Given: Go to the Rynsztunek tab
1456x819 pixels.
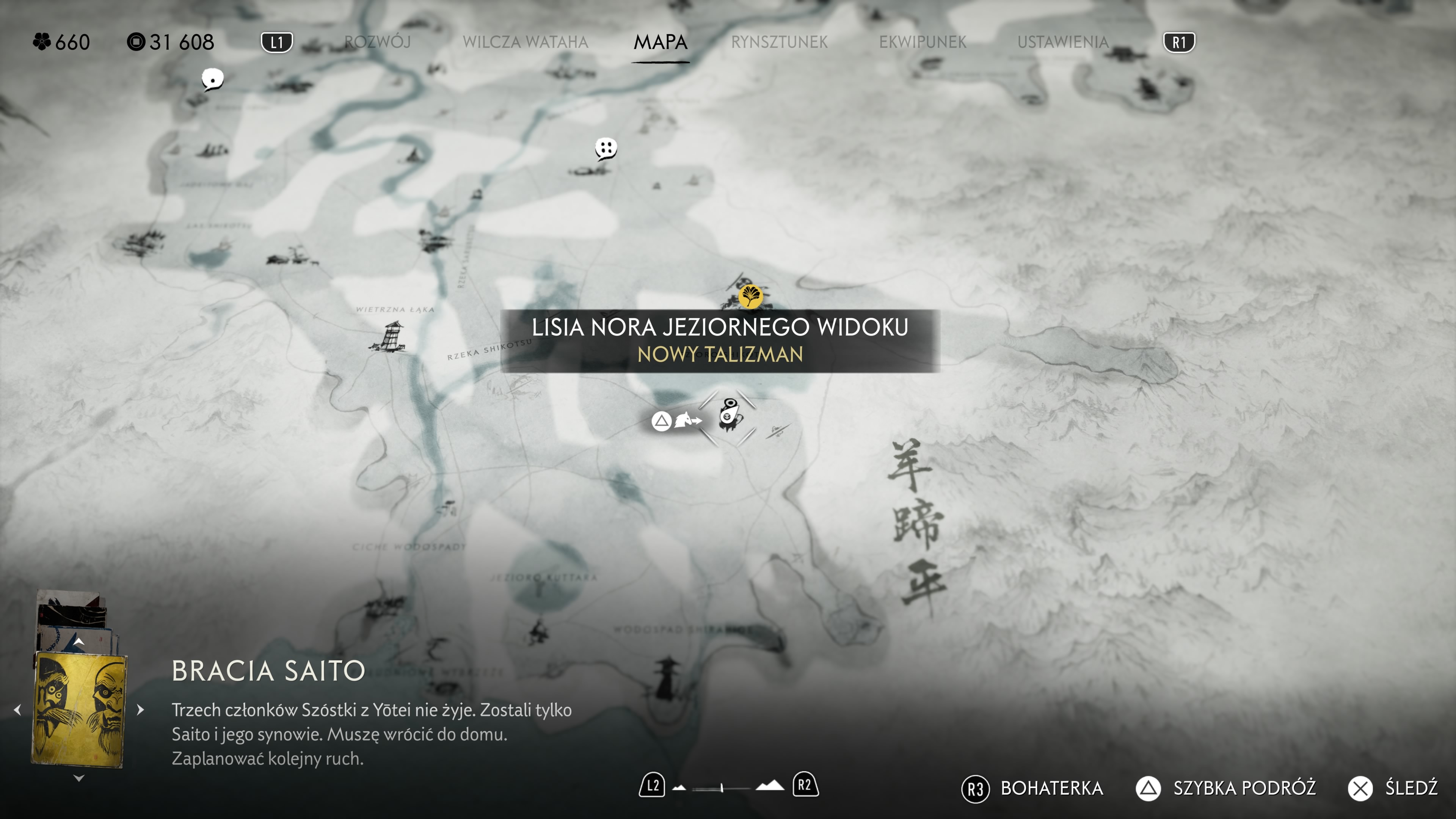Looking at the screenshot, I should pos(779,42).
